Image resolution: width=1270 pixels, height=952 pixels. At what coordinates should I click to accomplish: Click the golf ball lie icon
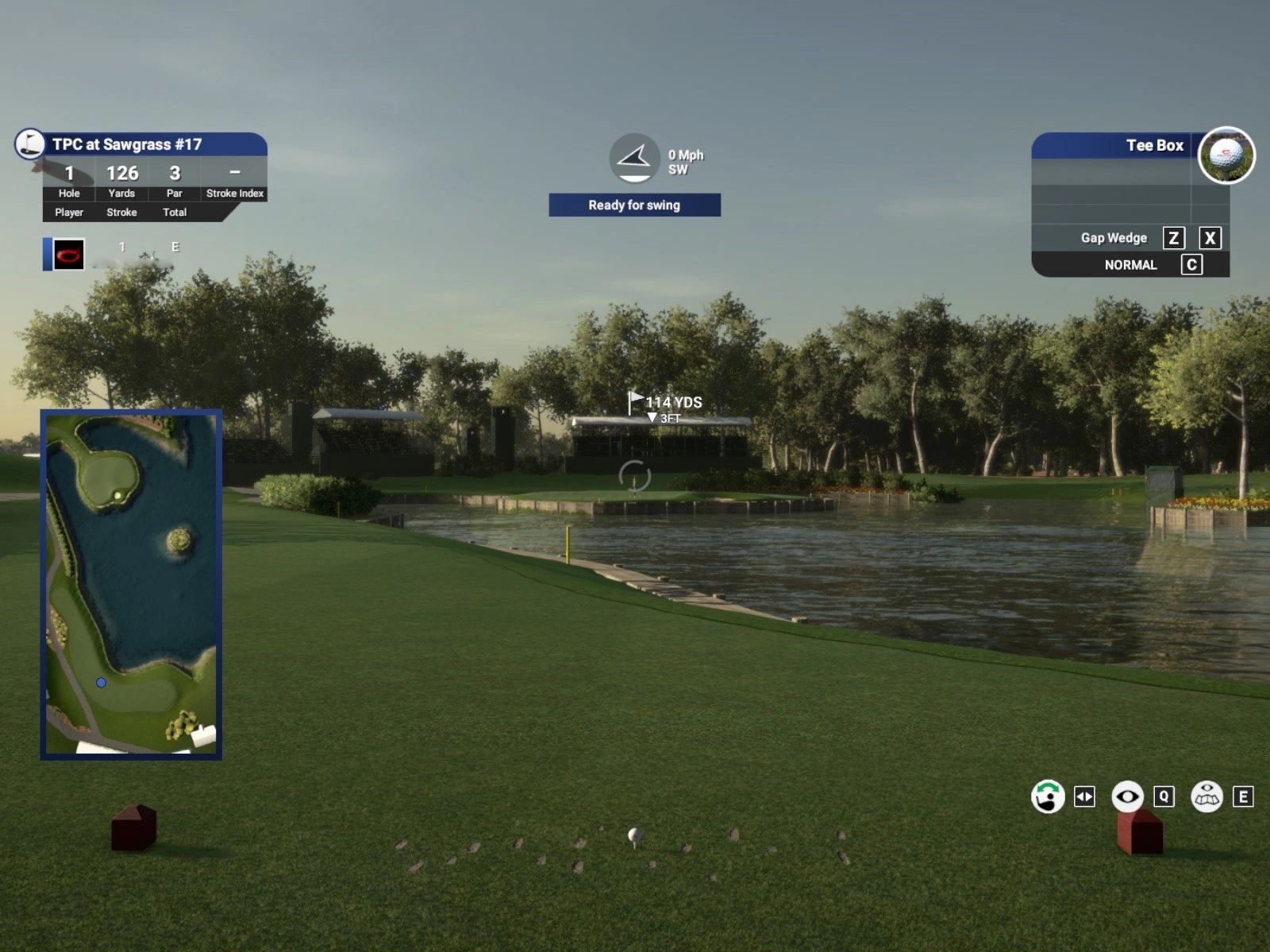pyautogui.click(x=1226, y=155)
